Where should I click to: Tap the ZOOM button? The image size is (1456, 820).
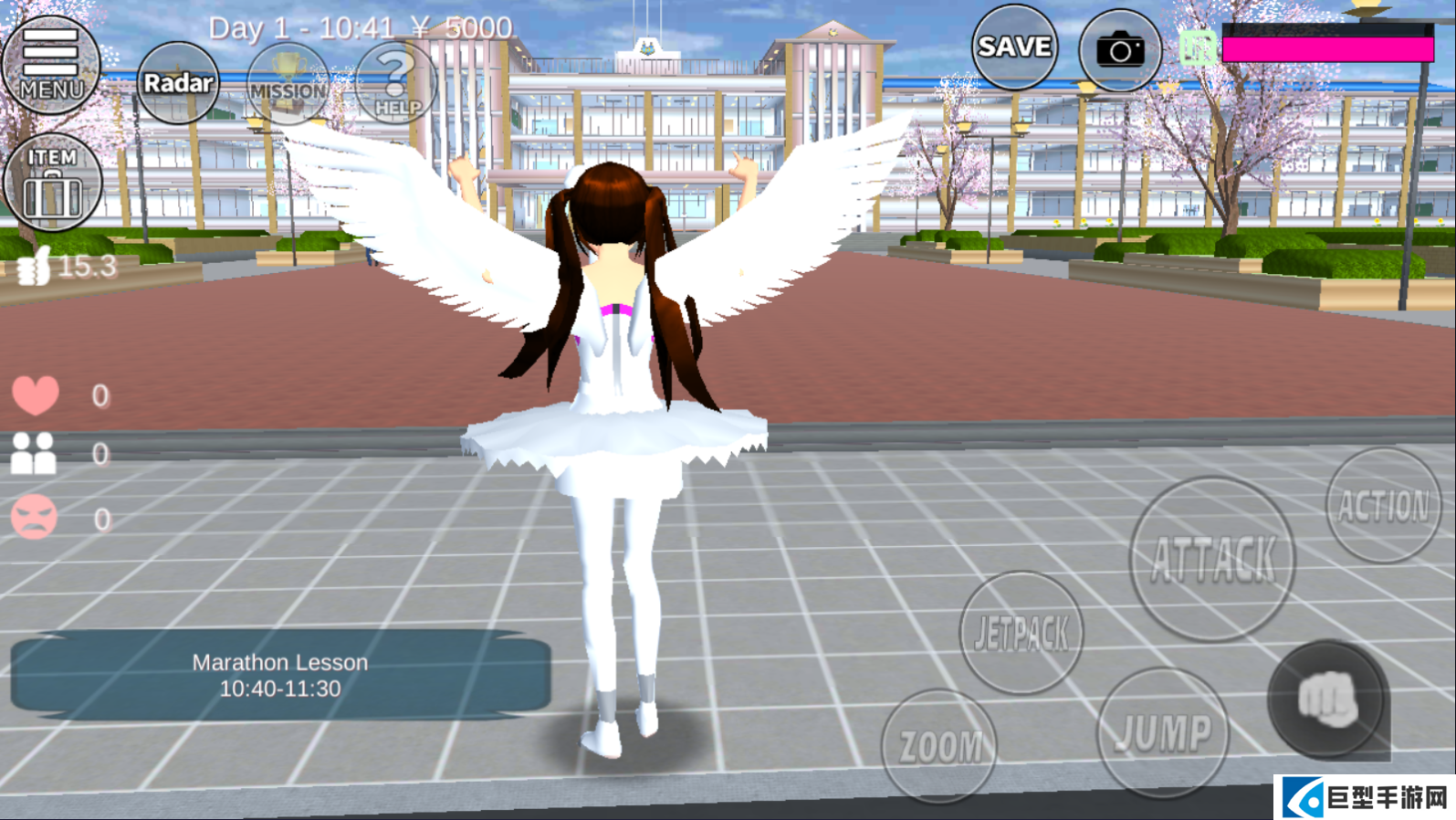click(939, 745)
